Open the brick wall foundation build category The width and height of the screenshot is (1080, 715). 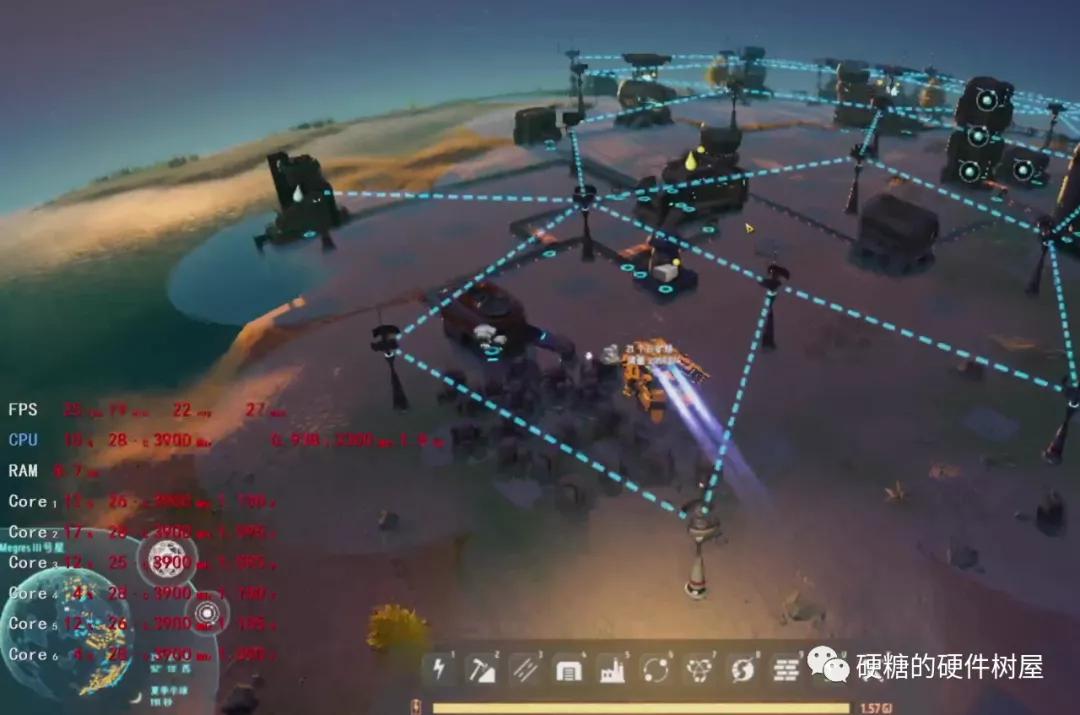(786, 668)
